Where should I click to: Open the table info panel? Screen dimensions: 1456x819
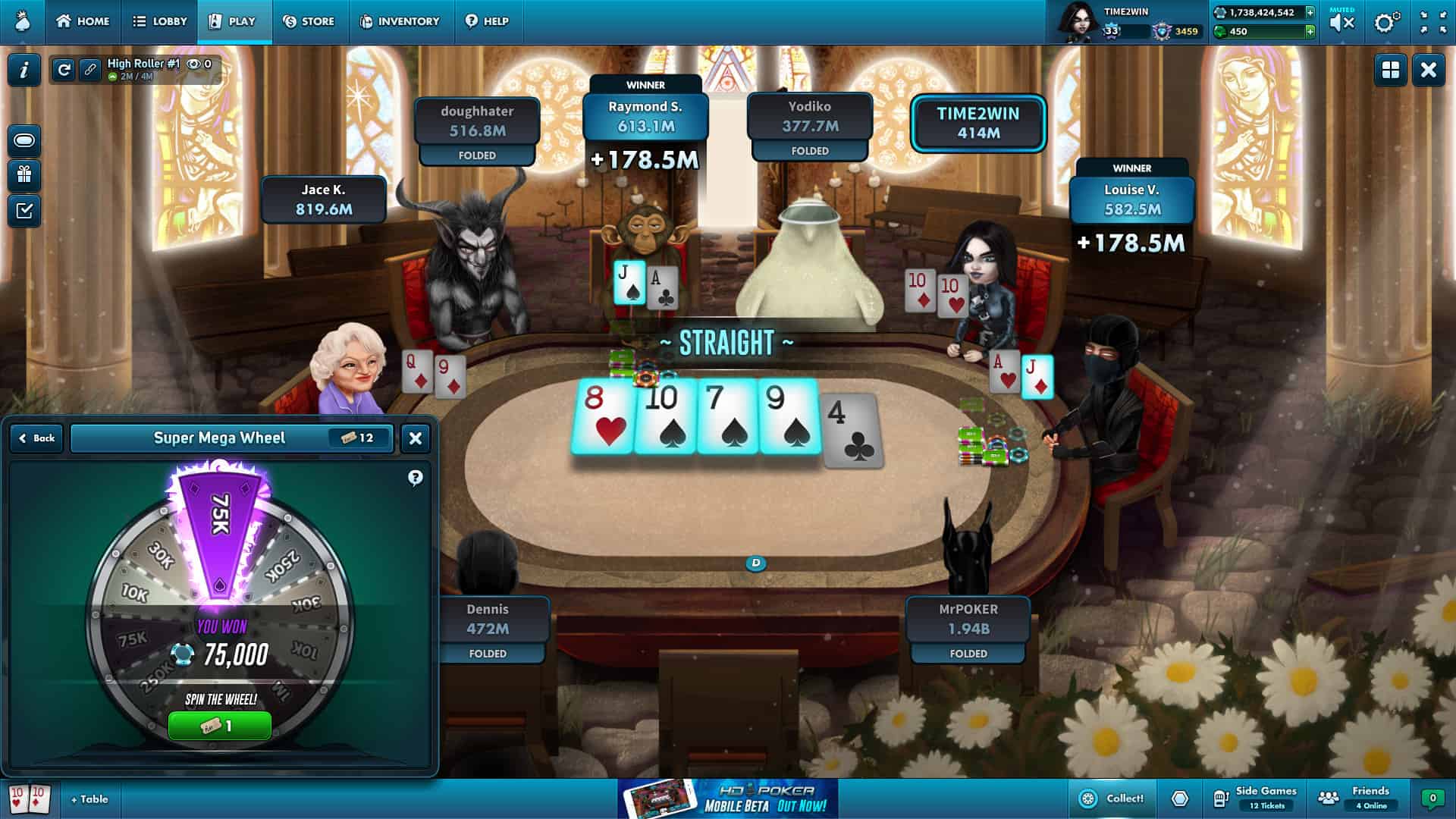pyautogui.click(x=25, y=71)
